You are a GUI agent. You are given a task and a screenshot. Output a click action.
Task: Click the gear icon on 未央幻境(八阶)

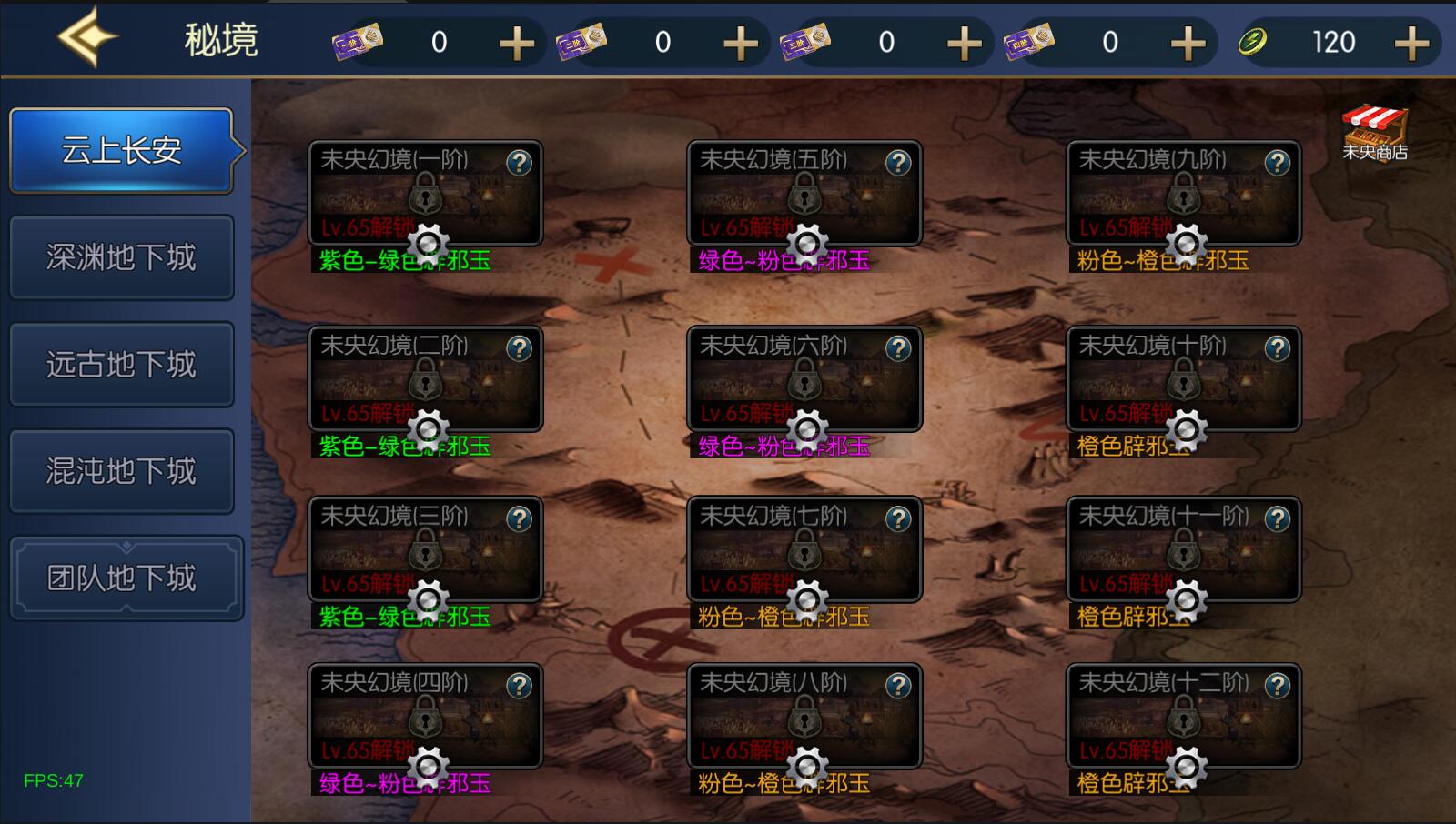806,767
